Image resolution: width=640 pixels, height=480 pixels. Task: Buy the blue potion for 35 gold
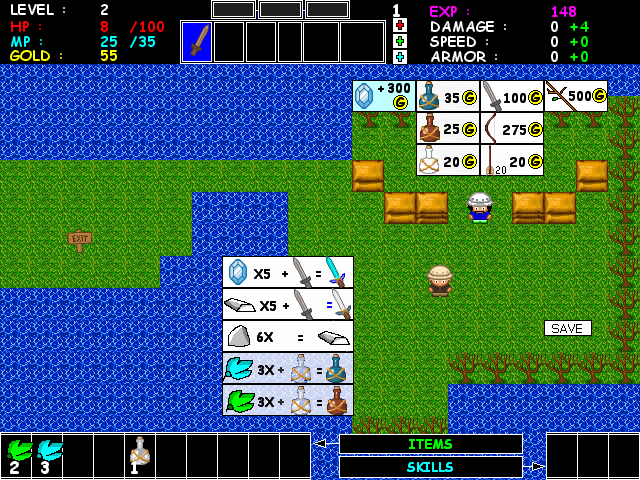click(448, 96)
